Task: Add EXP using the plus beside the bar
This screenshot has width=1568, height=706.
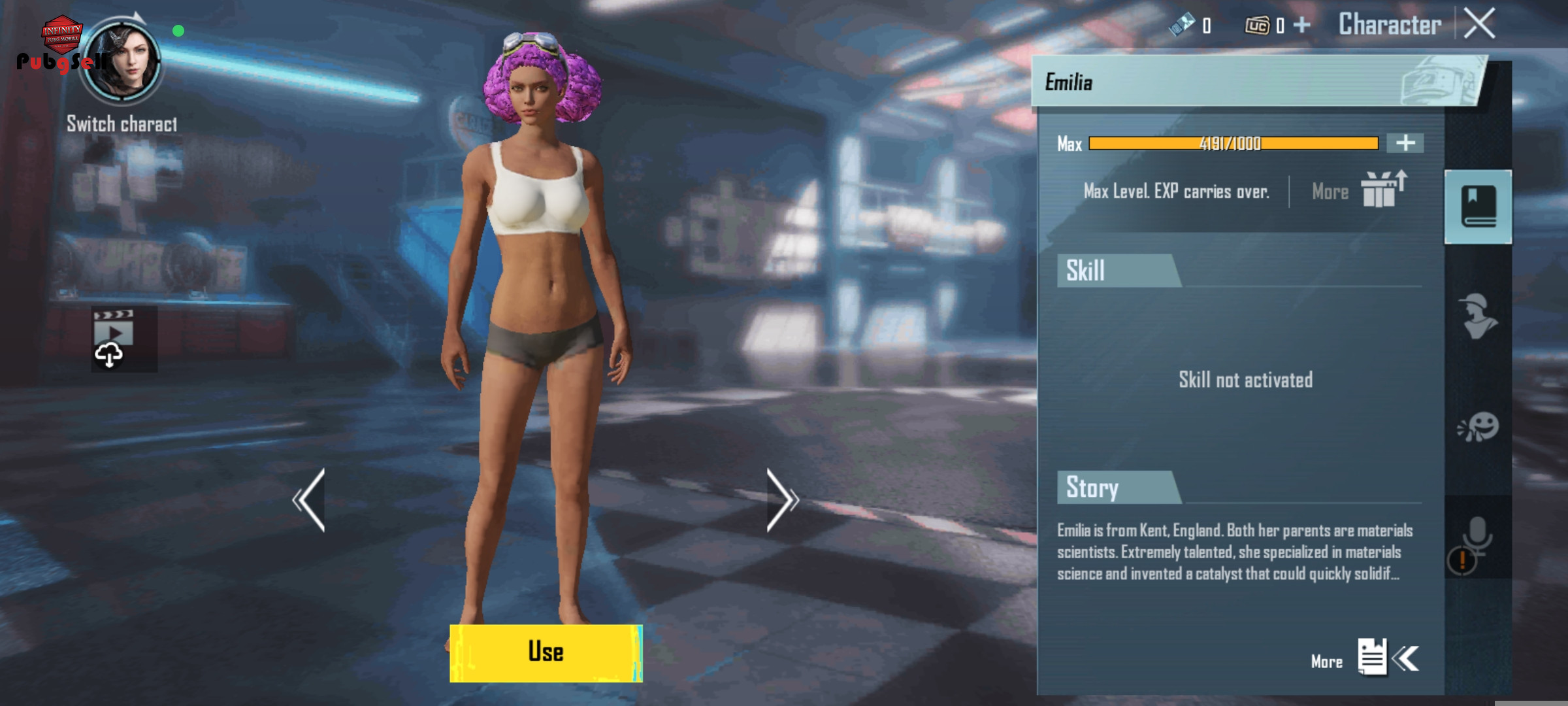Action: click(x=1405, y=143)
